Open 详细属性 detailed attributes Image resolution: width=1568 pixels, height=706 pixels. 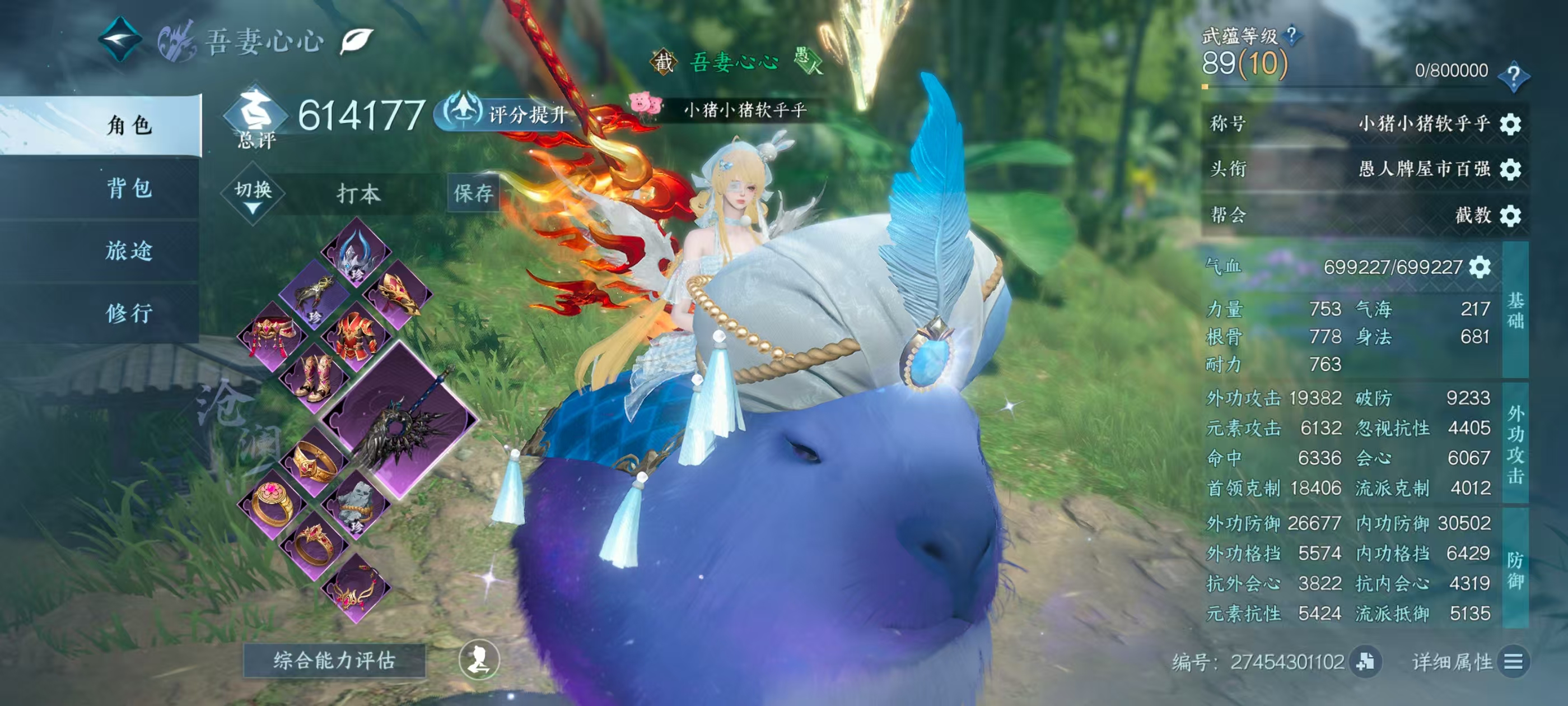[1513, 661]
